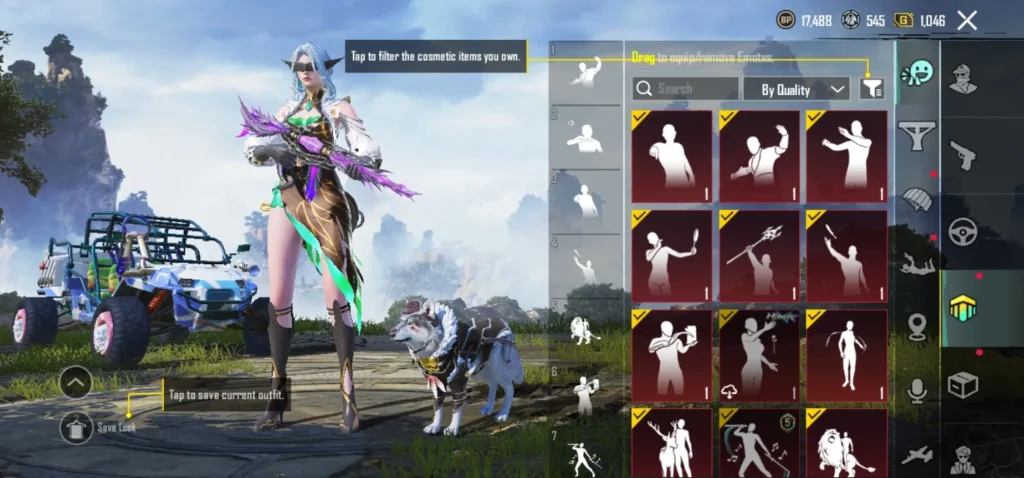The width and height of the screenshot is (1024, 478).
Task: Click the emote search field
Action: click(x=686, y=89)
